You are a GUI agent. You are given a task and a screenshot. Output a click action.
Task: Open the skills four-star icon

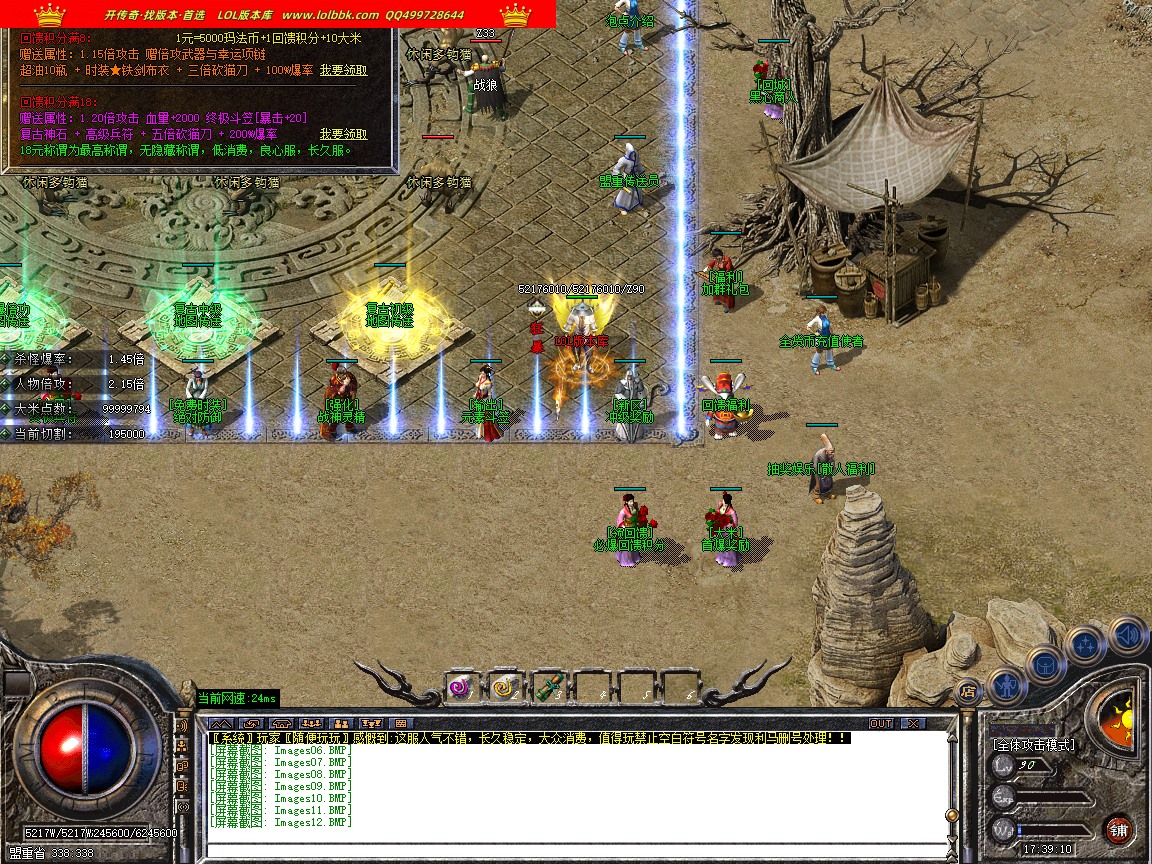point(1086,645)
